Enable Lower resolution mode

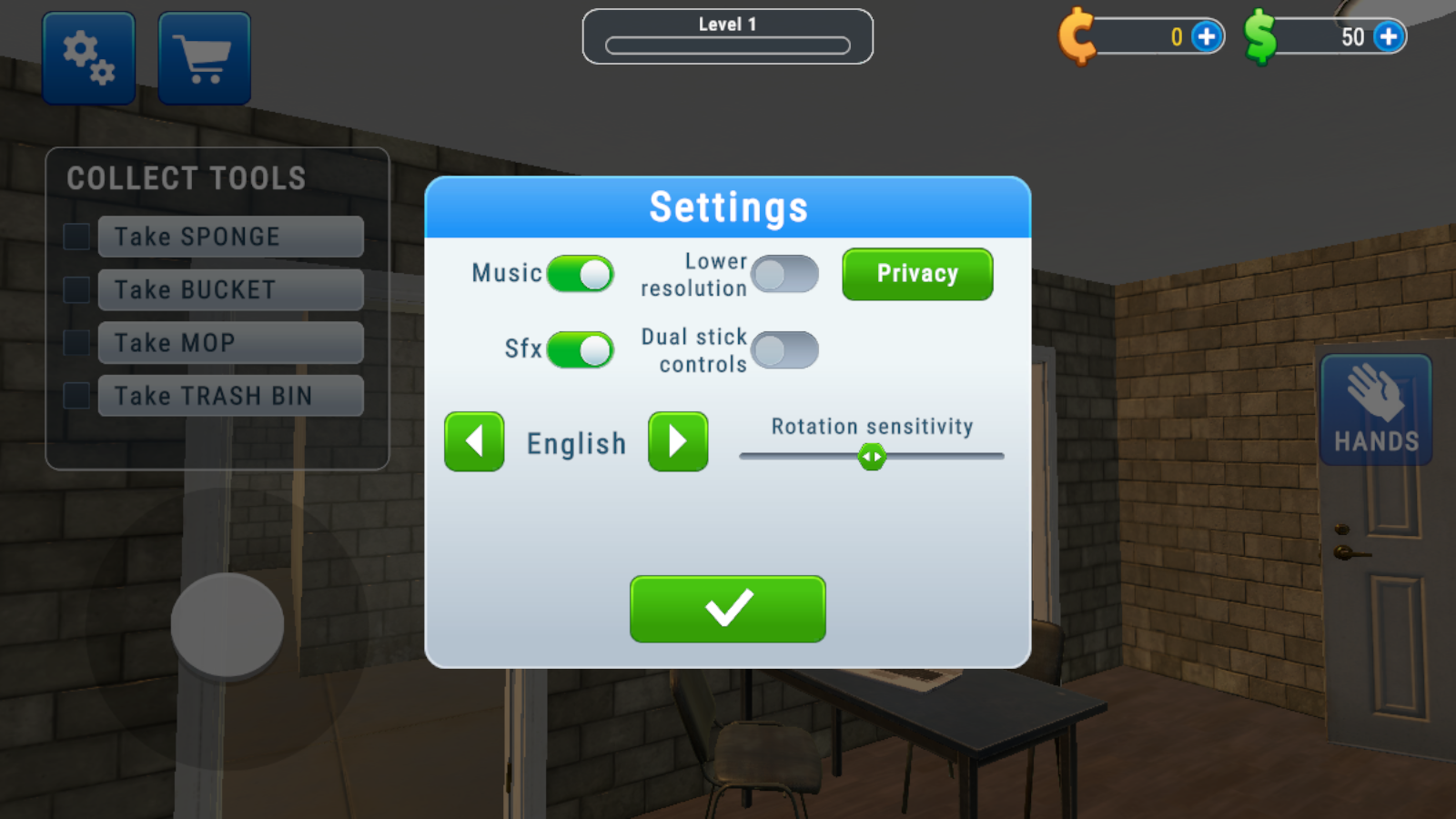point(784,274)
